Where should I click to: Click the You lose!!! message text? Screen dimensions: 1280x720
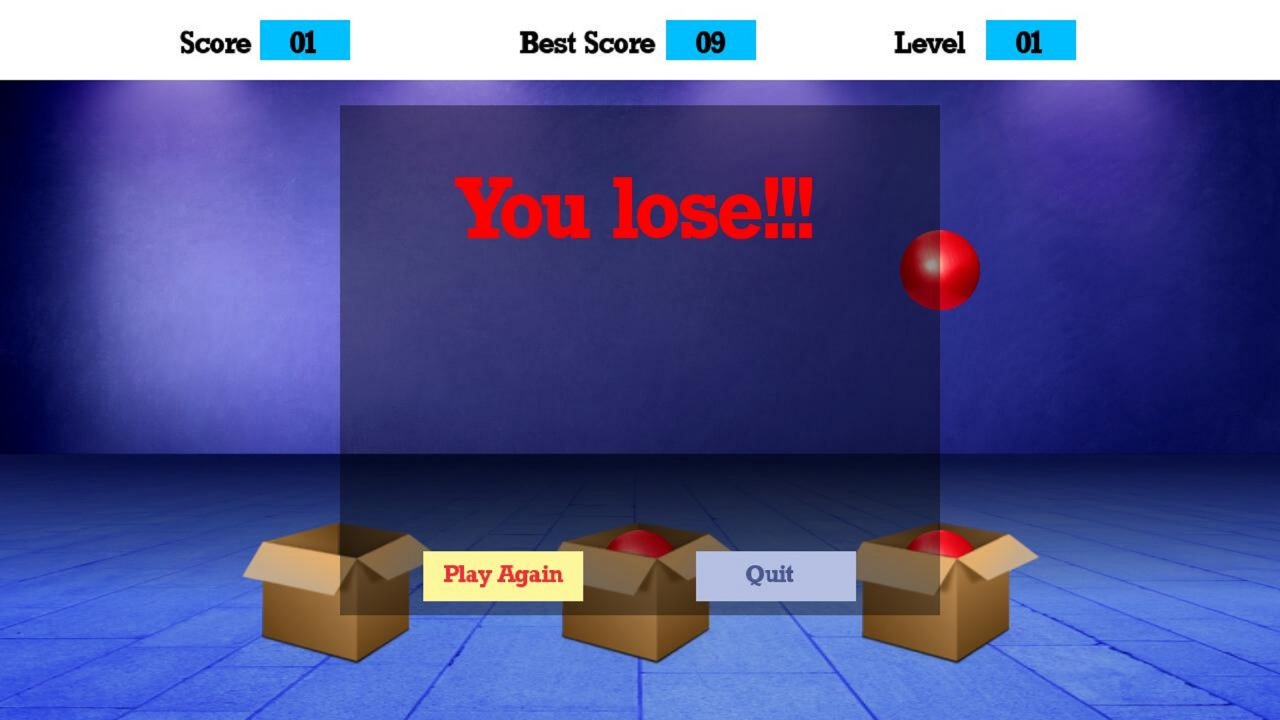(x=637, y=209)
